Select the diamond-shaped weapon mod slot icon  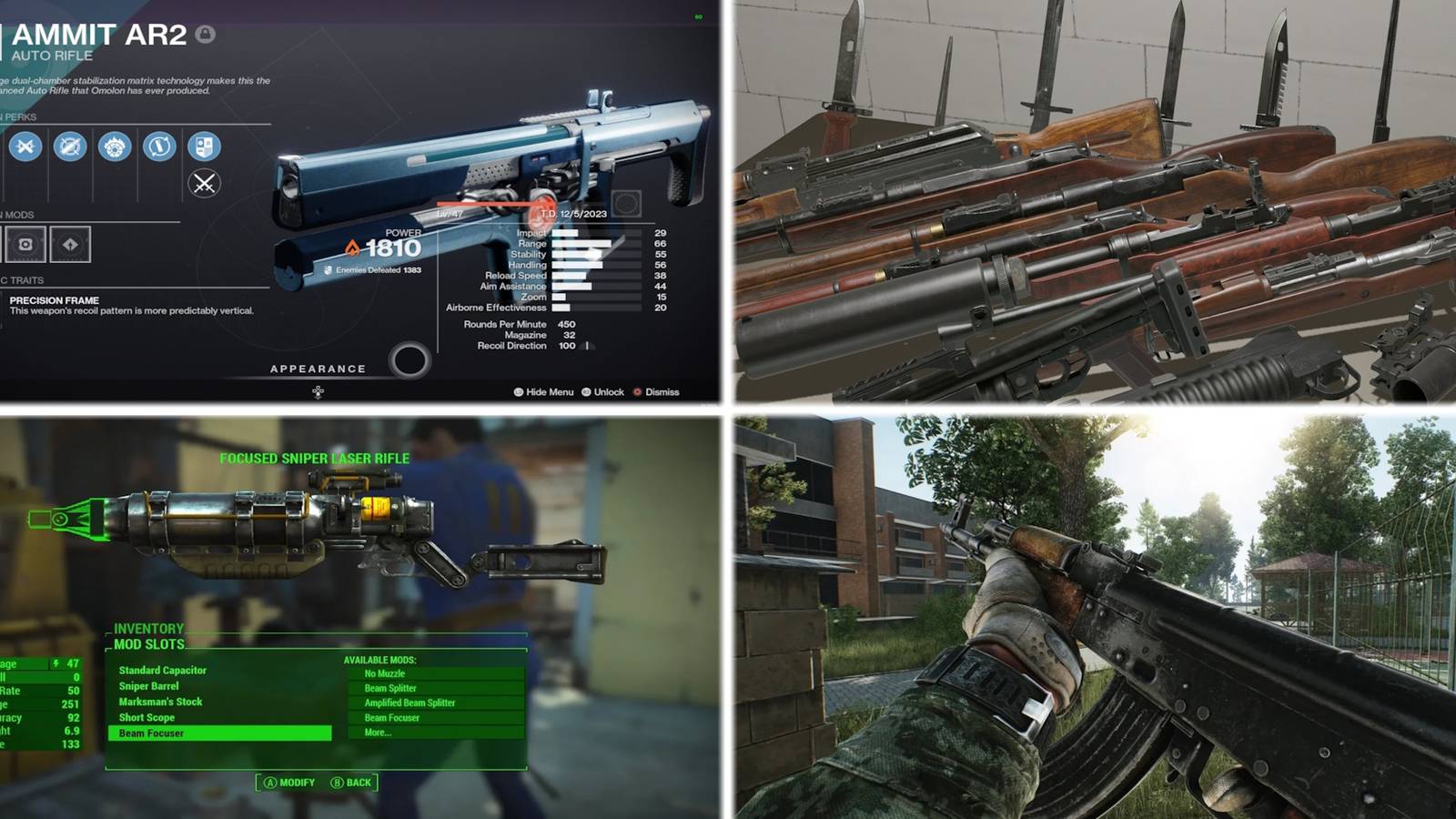[x=71, y=244]
